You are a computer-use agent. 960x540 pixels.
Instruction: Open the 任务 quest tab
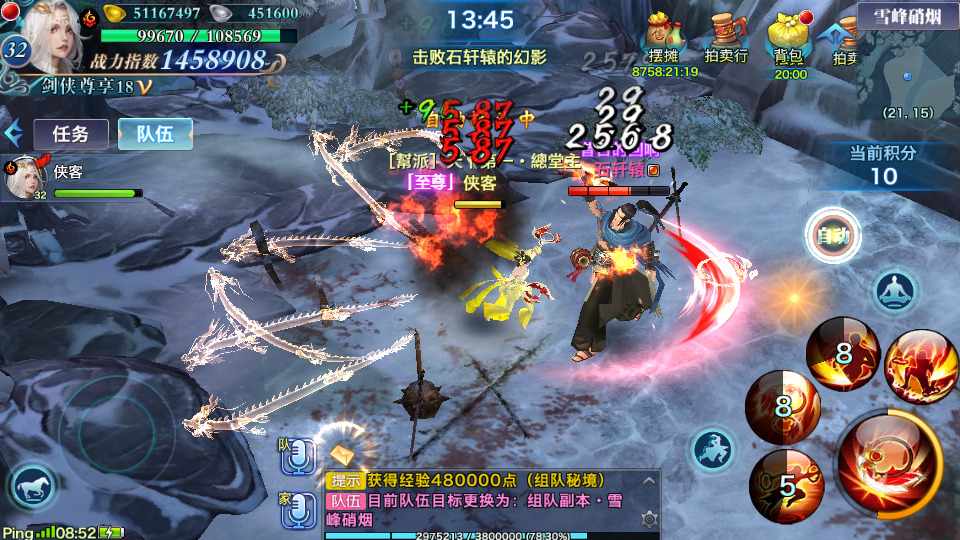(x=71, y=134)
